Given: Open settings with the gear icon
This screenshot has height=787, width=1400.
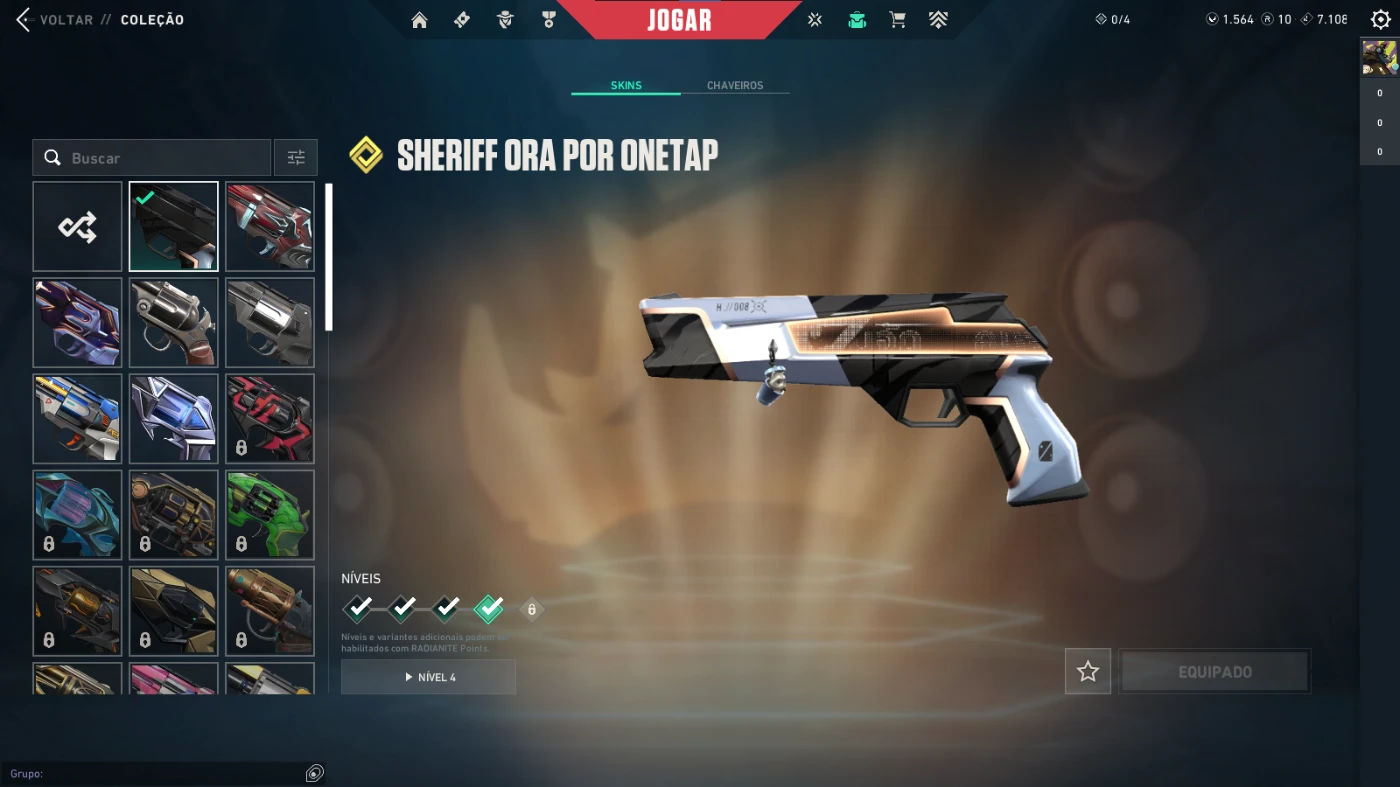Looking at the screenshot, I should tap(1380, 20).
